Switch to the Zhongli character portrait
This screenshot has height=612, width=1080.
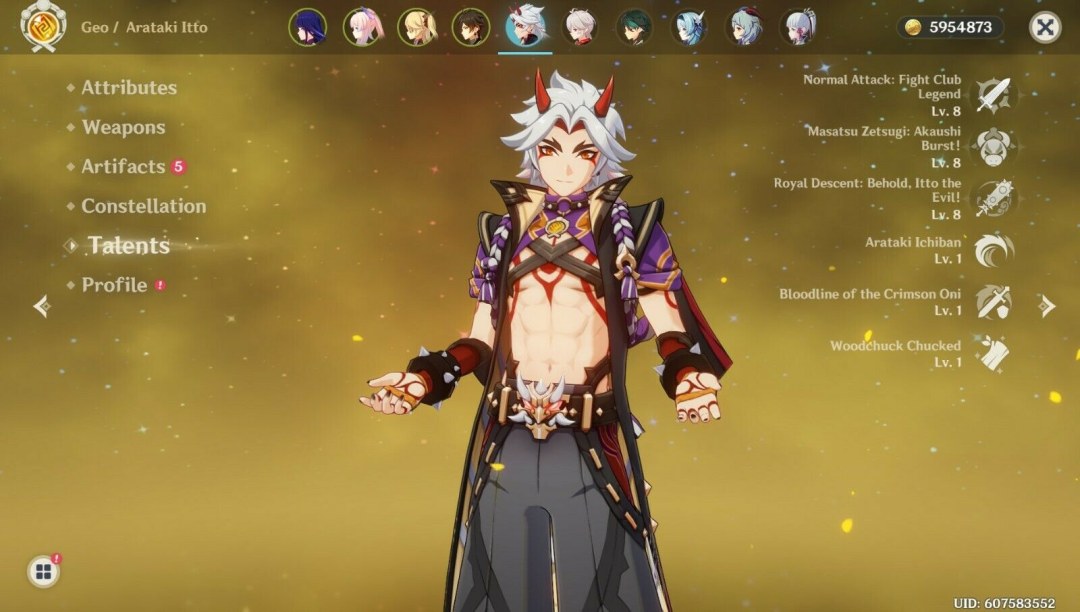pos(471,27)
